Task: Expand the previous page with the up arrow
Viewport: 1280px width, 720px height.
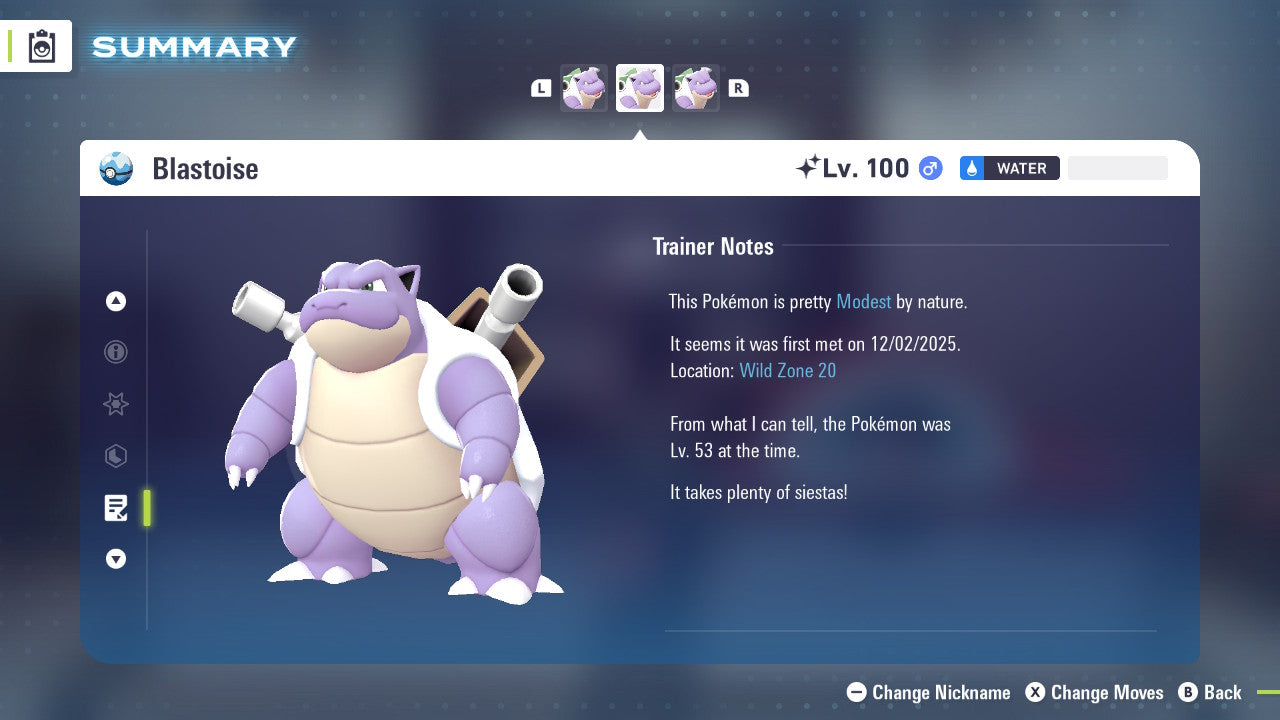Action: coord(115,301)
